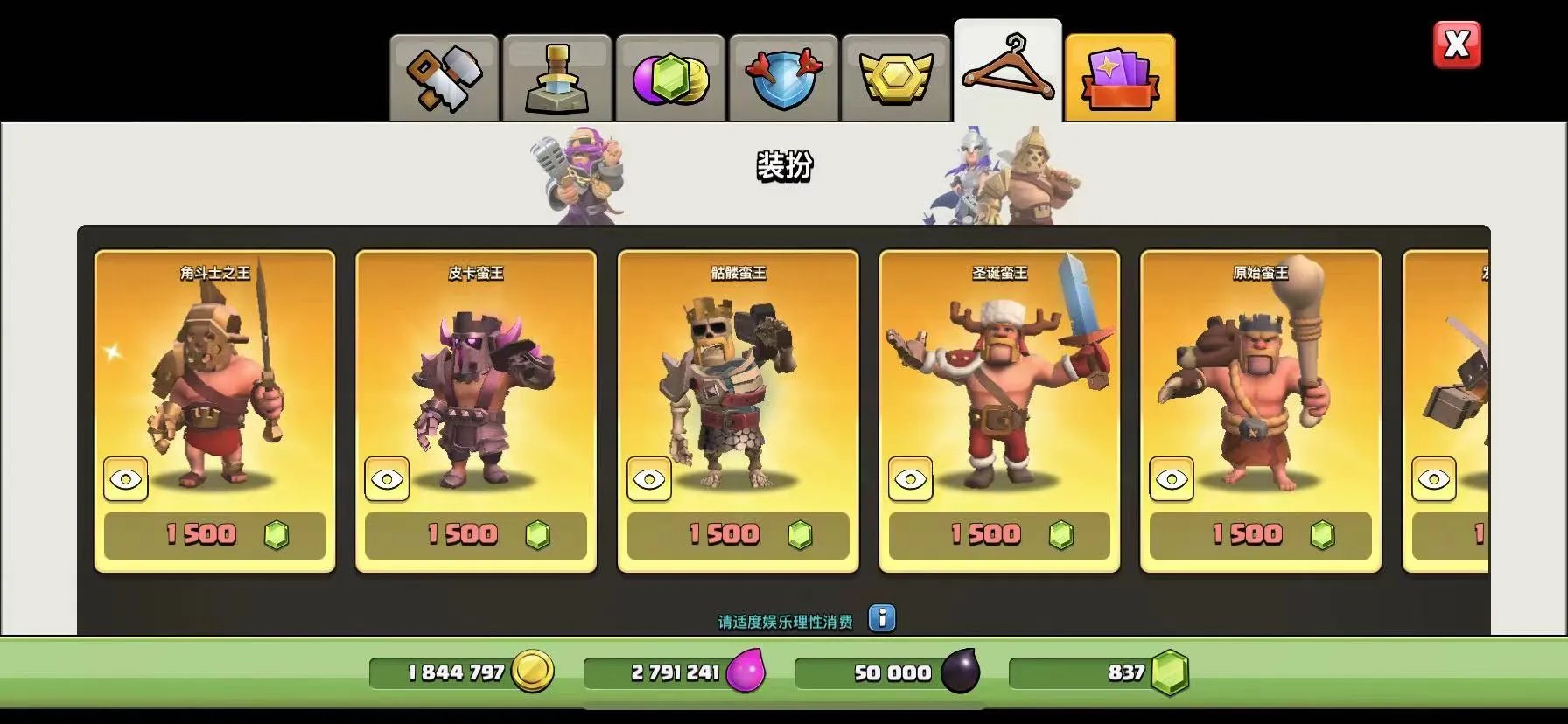This screenshot has height=724, width=1568.
Task: Open the purple cards offers tab
Action: [1120, 79]
